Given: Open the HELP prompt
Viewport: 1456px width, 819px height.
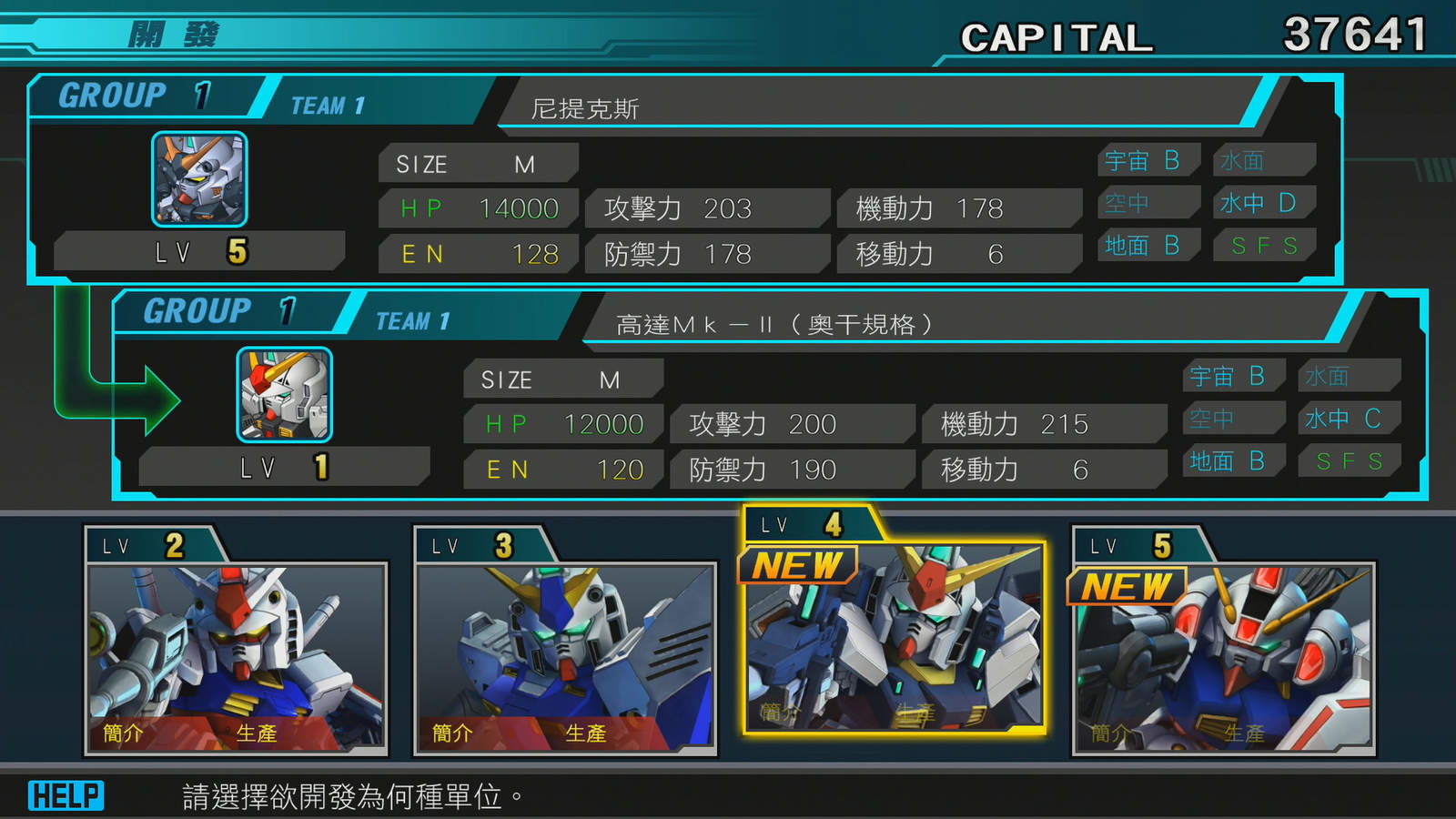Looking at the screenshot, I should coord(66,796).
